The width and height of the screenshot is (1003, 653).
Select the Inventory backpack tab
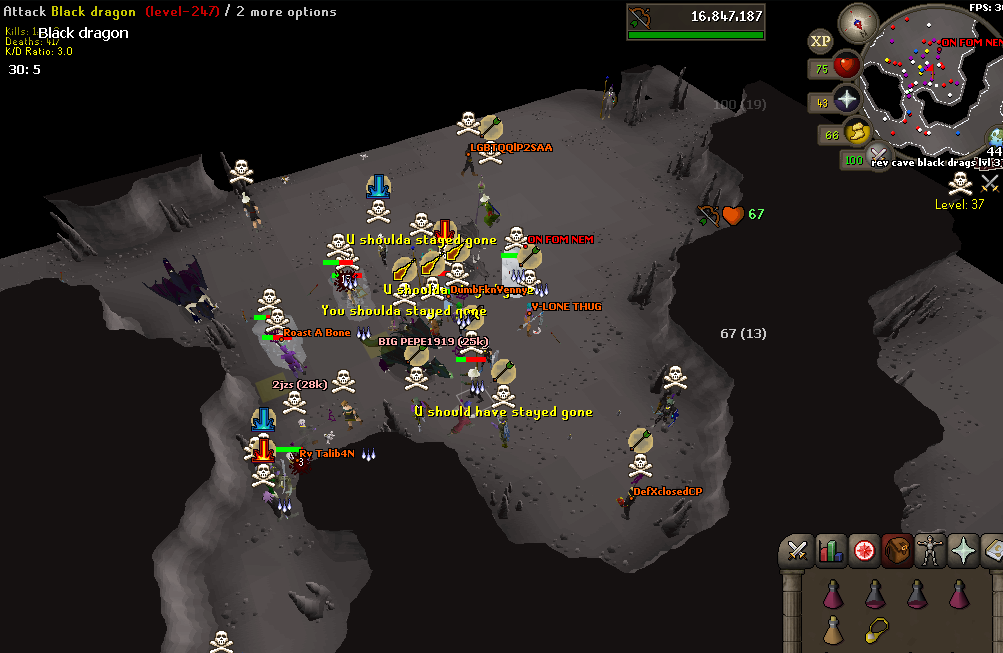click(897, 550)
